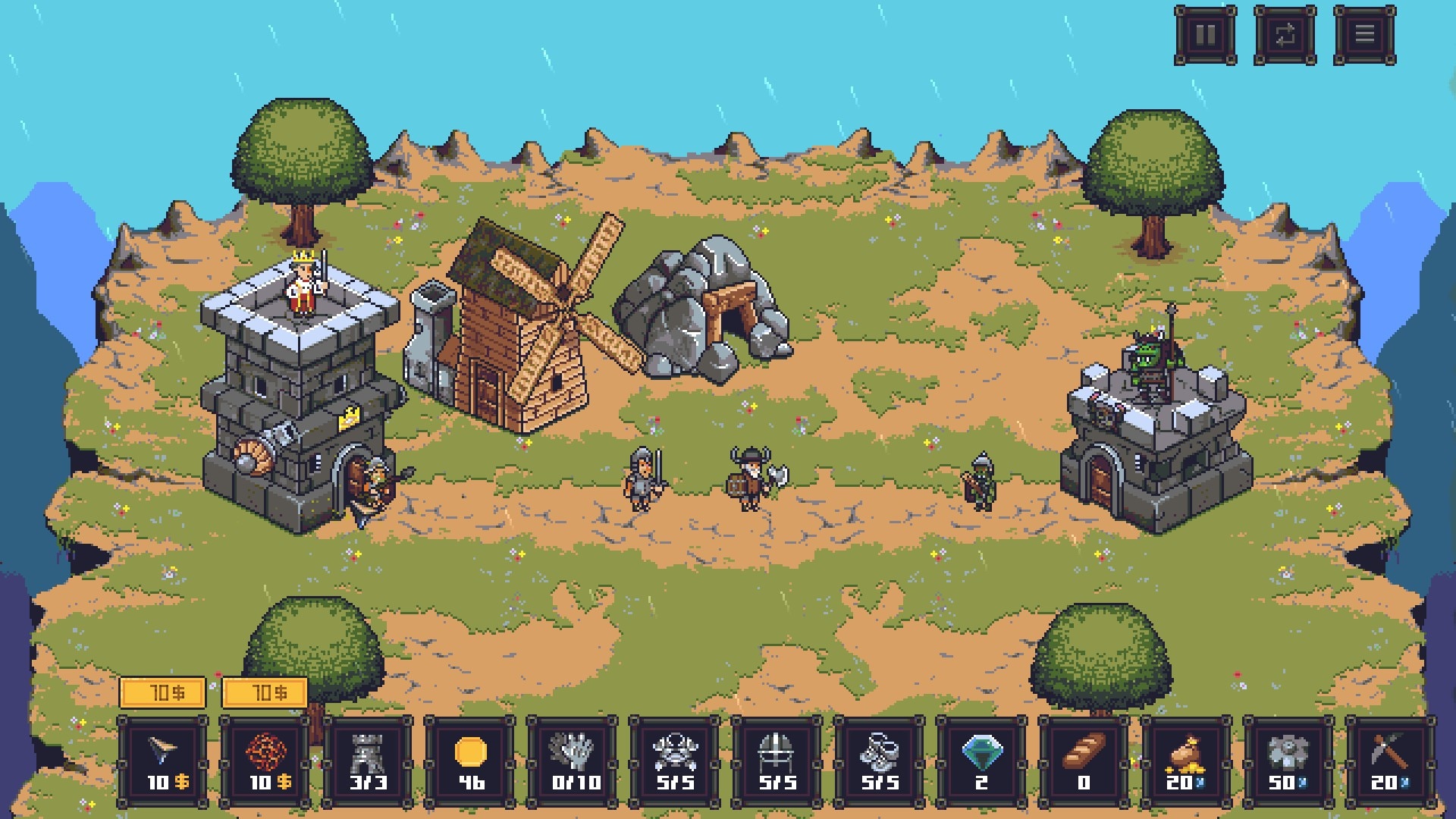Purchase the gear cog upgrade for 50
The width and height of the screenshot is (1456, 819).
click(x=1289, y=761)
